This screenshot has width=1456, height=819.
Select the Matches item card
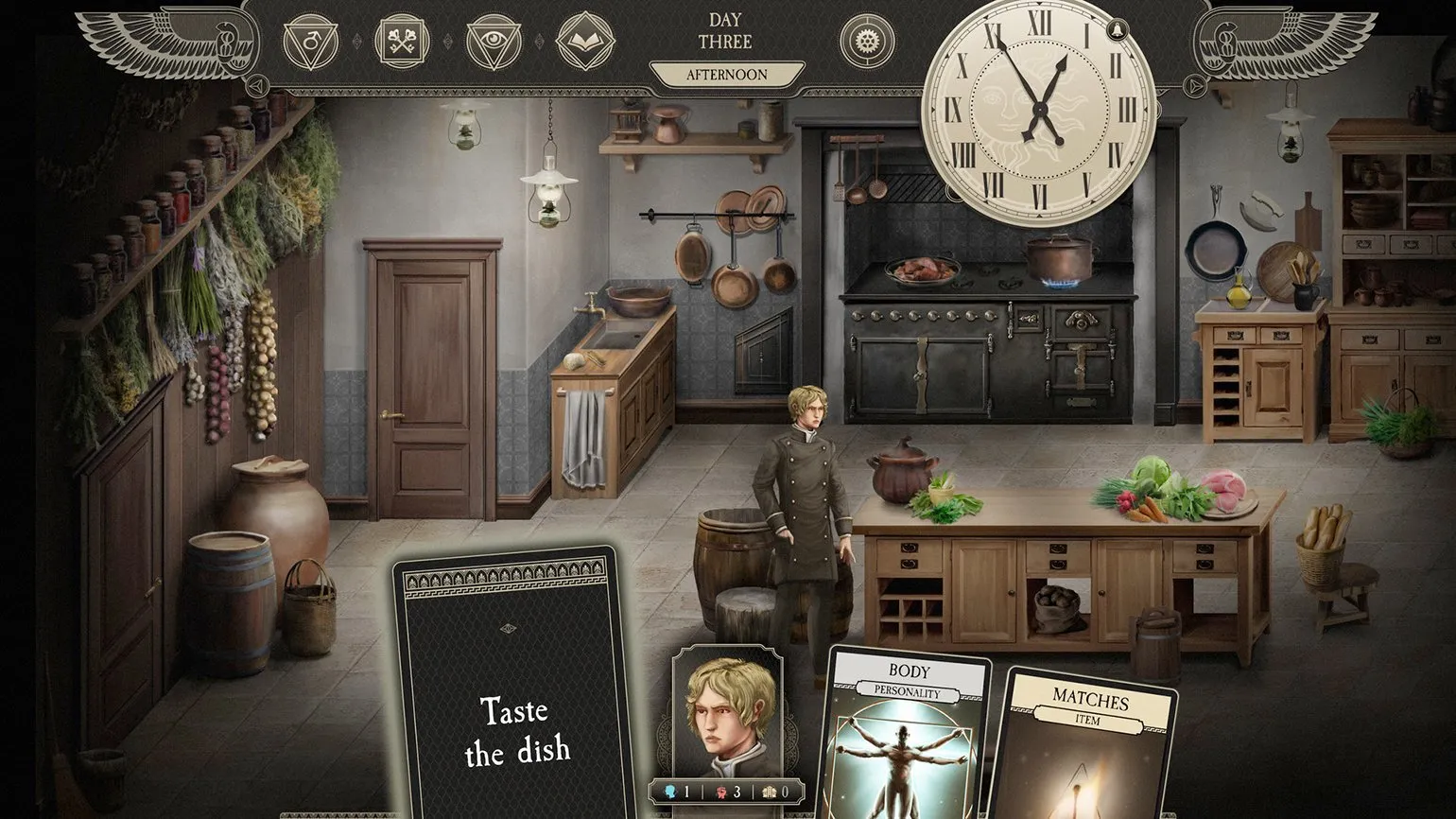[x=1088, y=747]
